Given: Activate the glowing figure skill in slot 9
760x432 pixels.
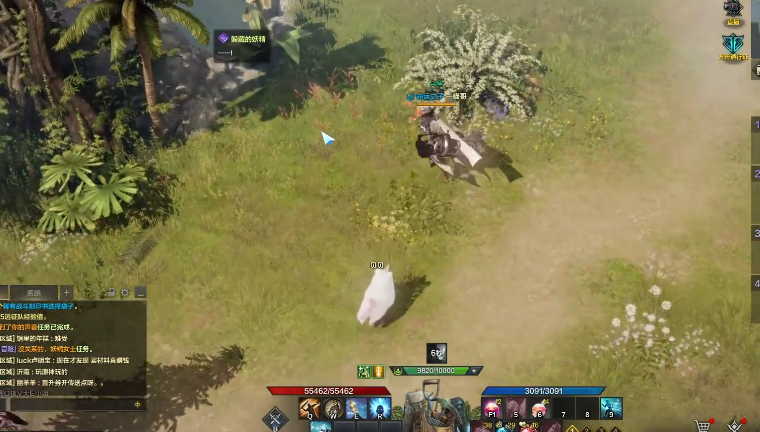Looking at the screenshot, I should click(611, 408).
